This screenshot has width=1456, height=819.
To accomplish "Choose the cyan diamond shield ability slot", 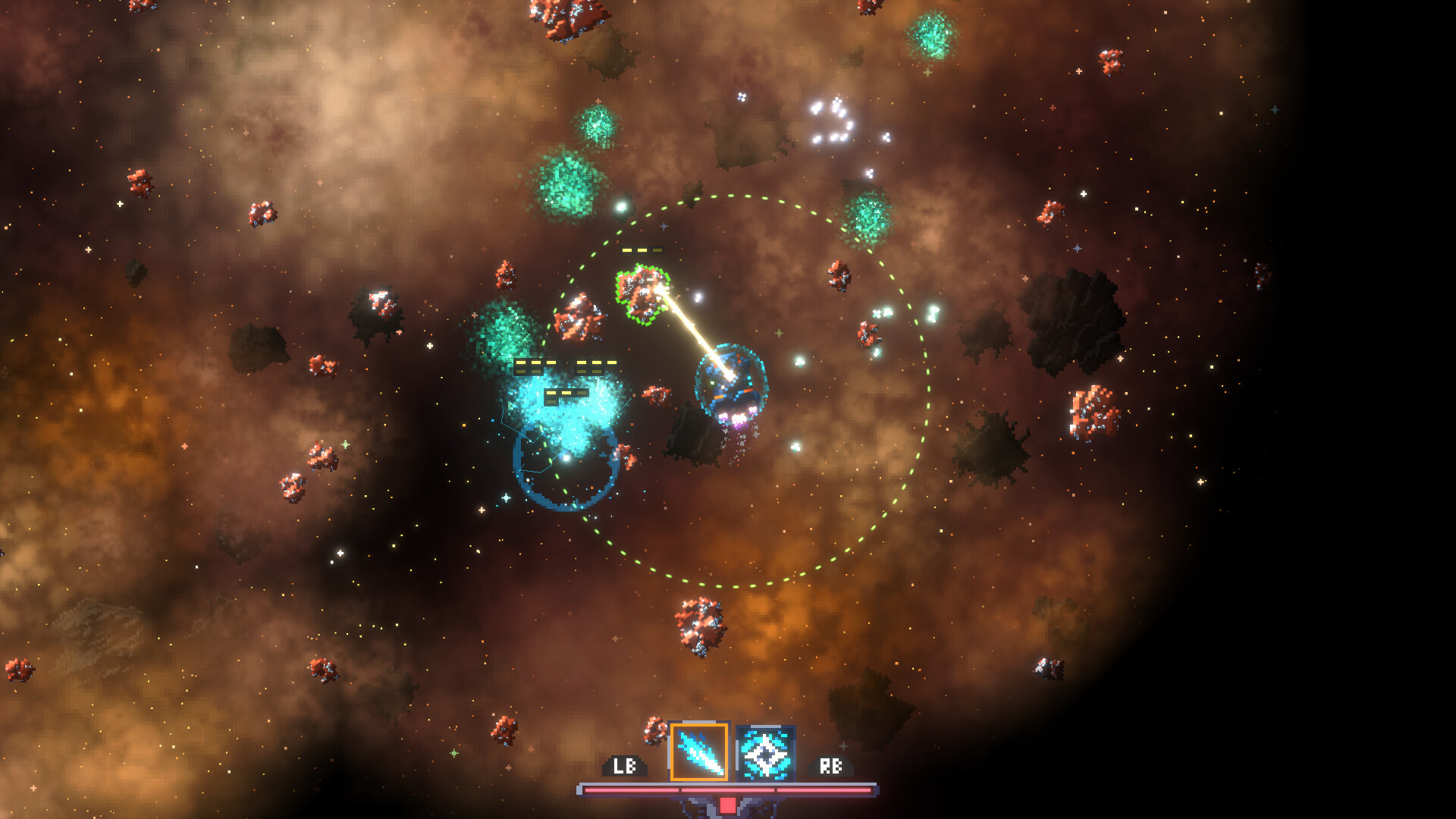I will click(765, 753).
